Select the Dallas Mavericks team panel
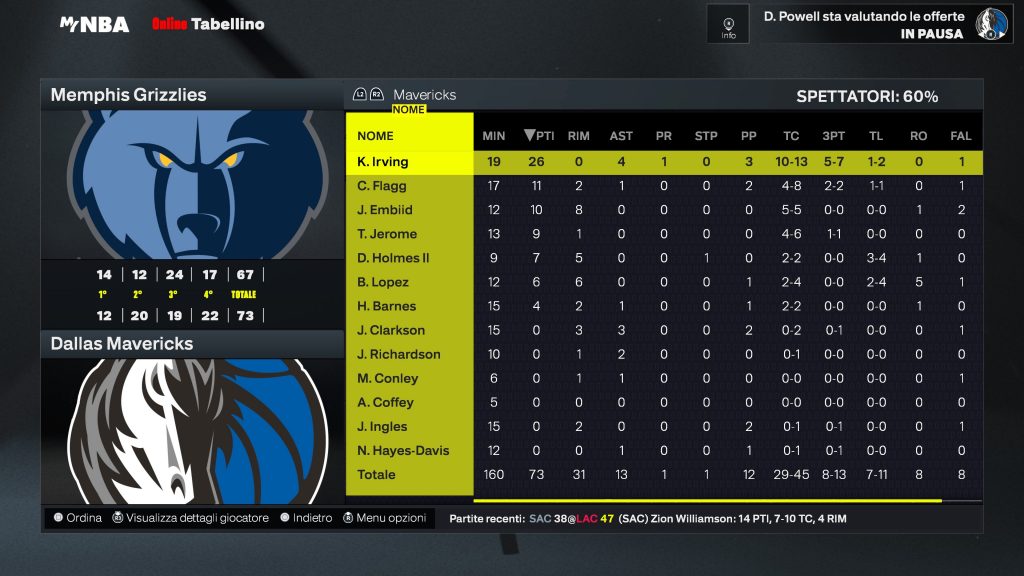The image size is (1024, 576). pyautogui.click(x=191, y=344)
